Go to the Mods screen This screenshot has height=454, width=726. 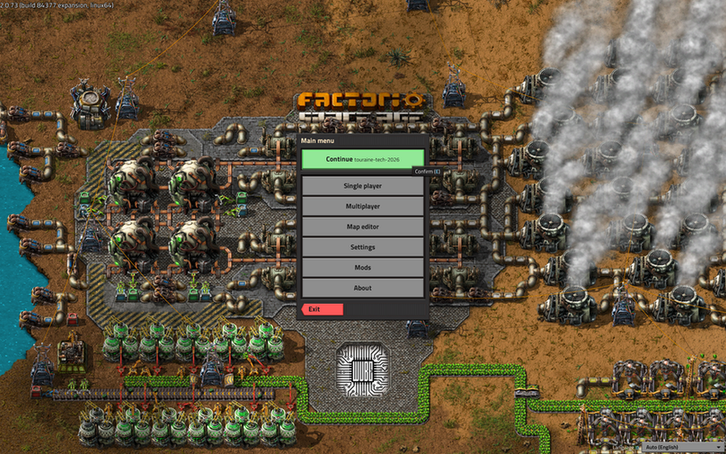tap(362, 268)
